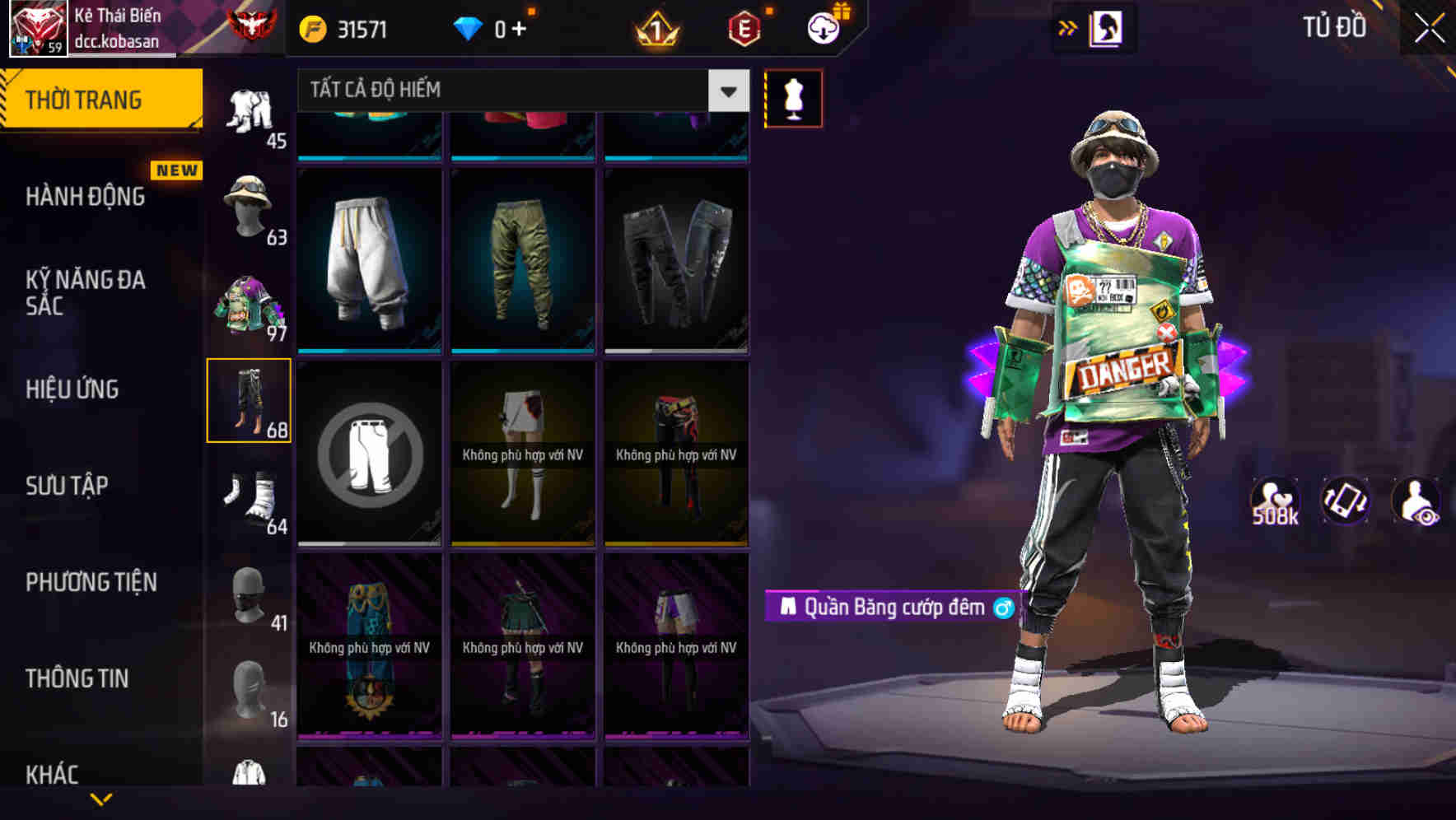Select the pants category showing 45 items
This screenshot has height=820, width=1456.
point(251,111)
